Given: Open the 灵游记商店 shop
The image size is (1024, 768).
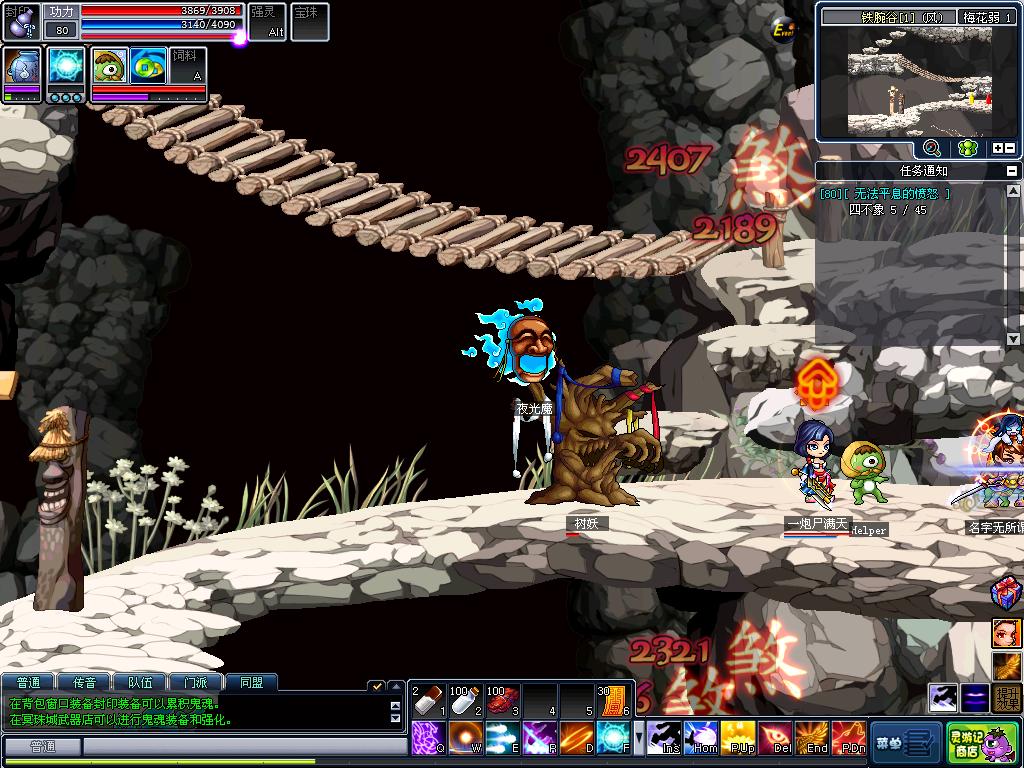Looking at the screenshot, I should tap(982, 742).
